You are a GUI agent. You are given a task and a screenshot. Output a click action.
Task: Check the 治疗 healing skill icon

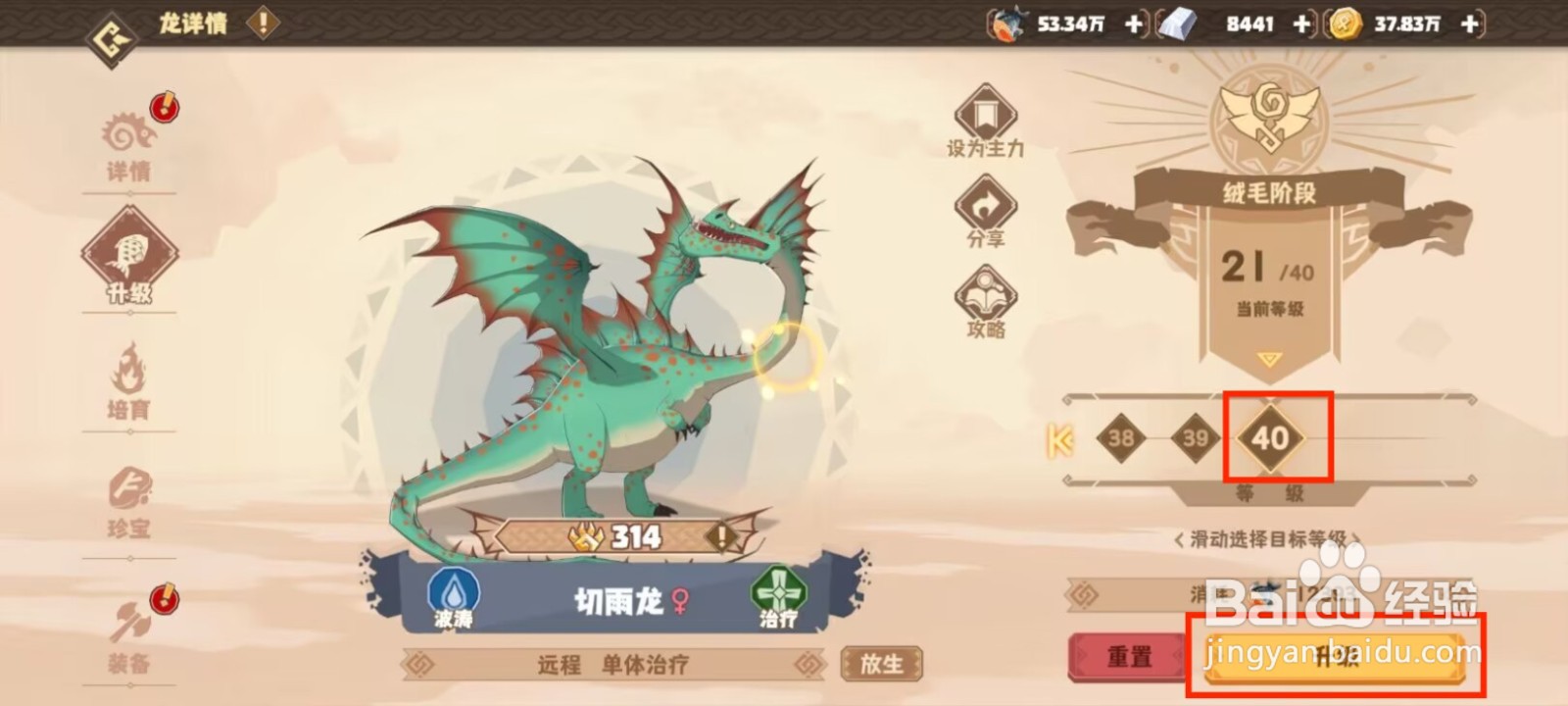pos(777,590)
